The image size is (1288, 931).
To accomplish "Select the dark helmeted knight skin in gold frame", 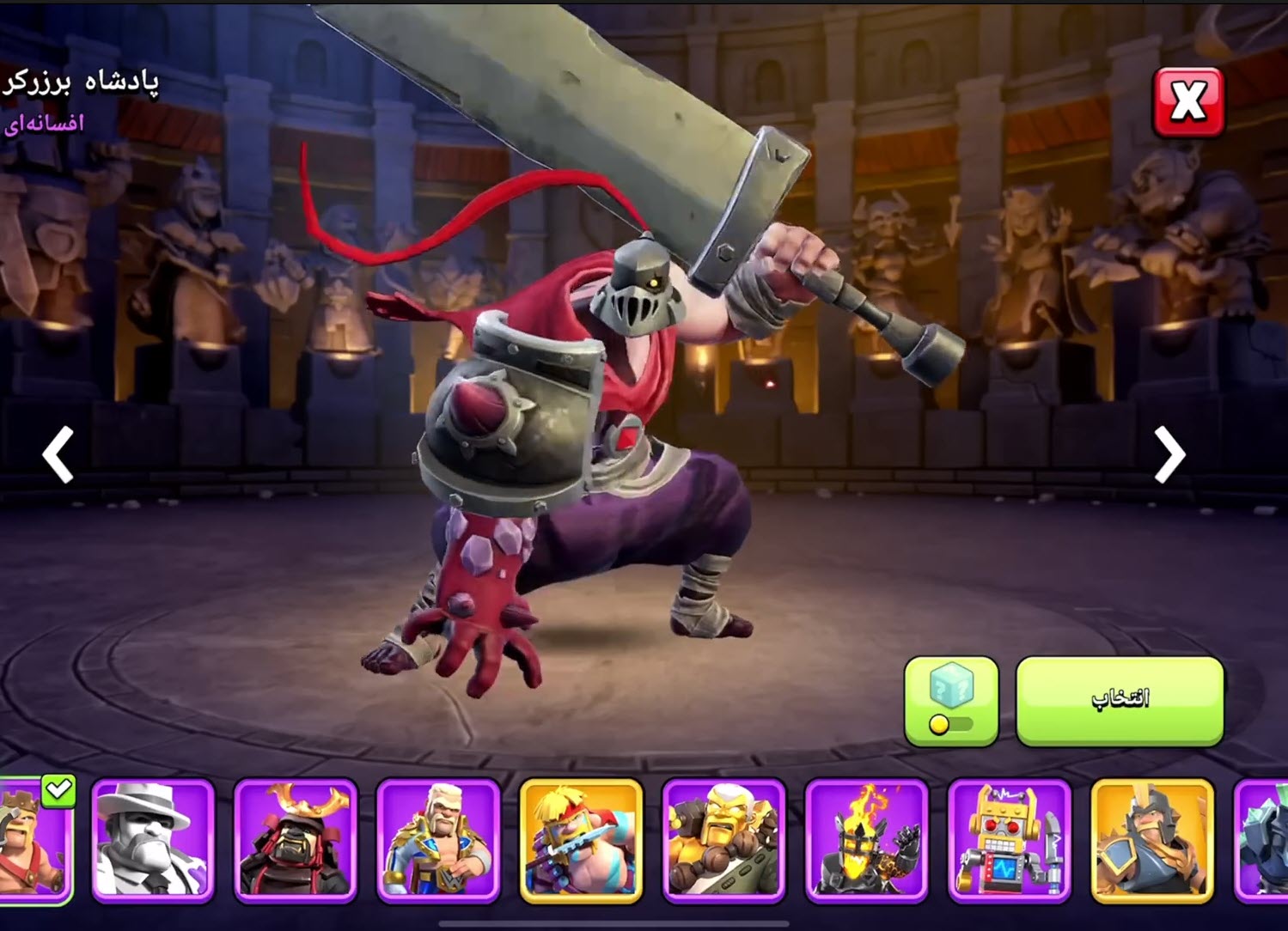I will pos(1151,840).
